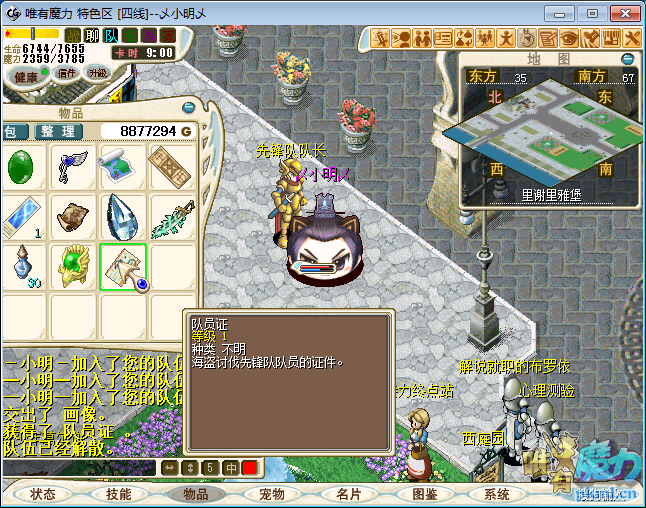Open the 状态 status tab
The height and width of the screenshot is (508, 646).
(44, 494)
